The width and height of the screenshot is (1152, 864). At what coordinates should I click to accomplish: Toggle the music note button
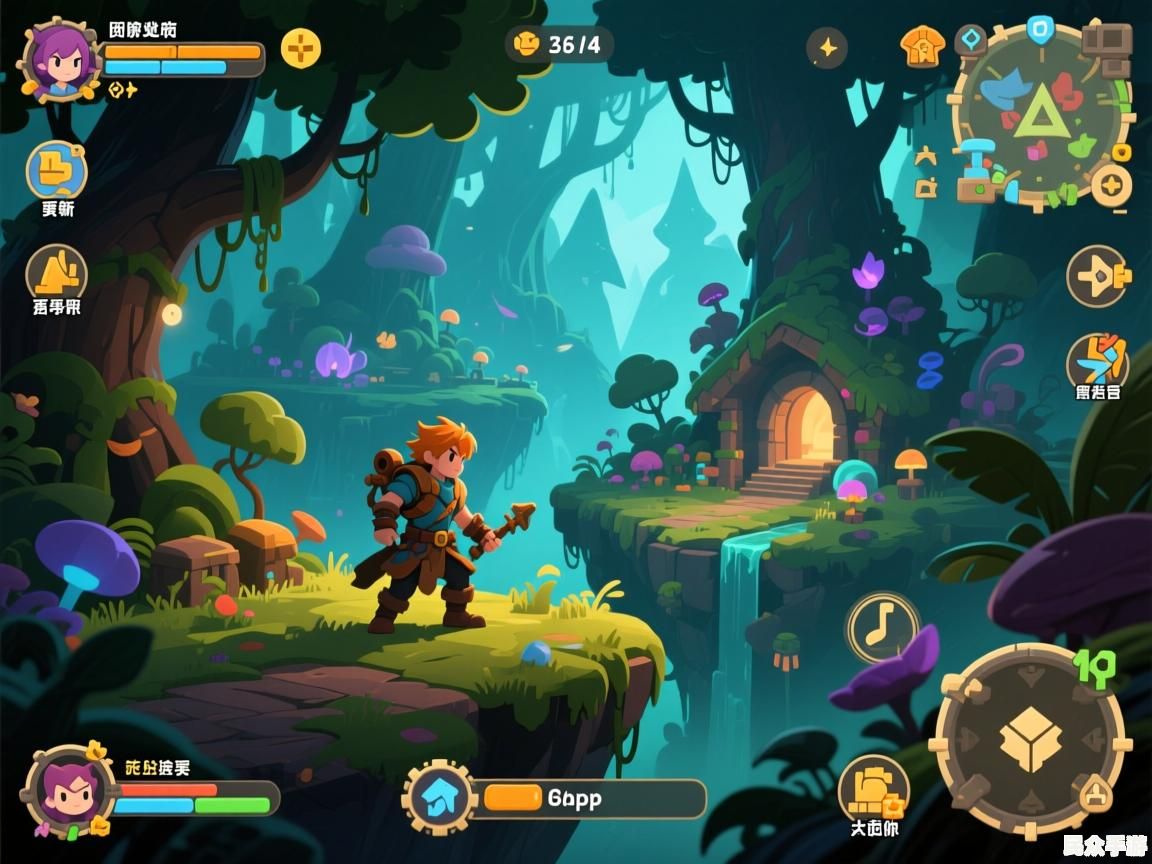point(883,627)
